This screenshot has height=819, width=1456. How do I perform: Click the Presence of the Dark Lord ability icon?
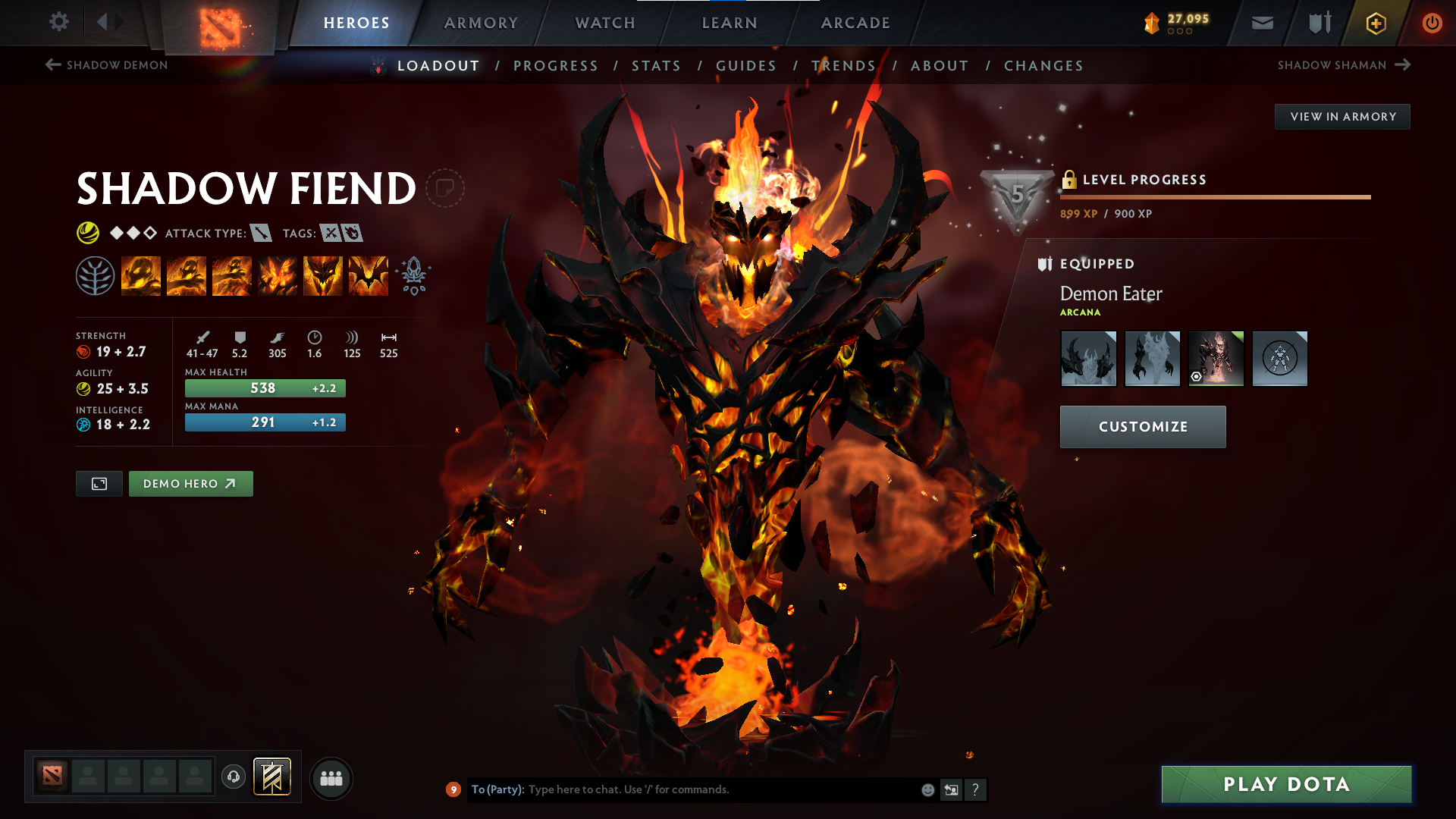(x=323, y=275)
